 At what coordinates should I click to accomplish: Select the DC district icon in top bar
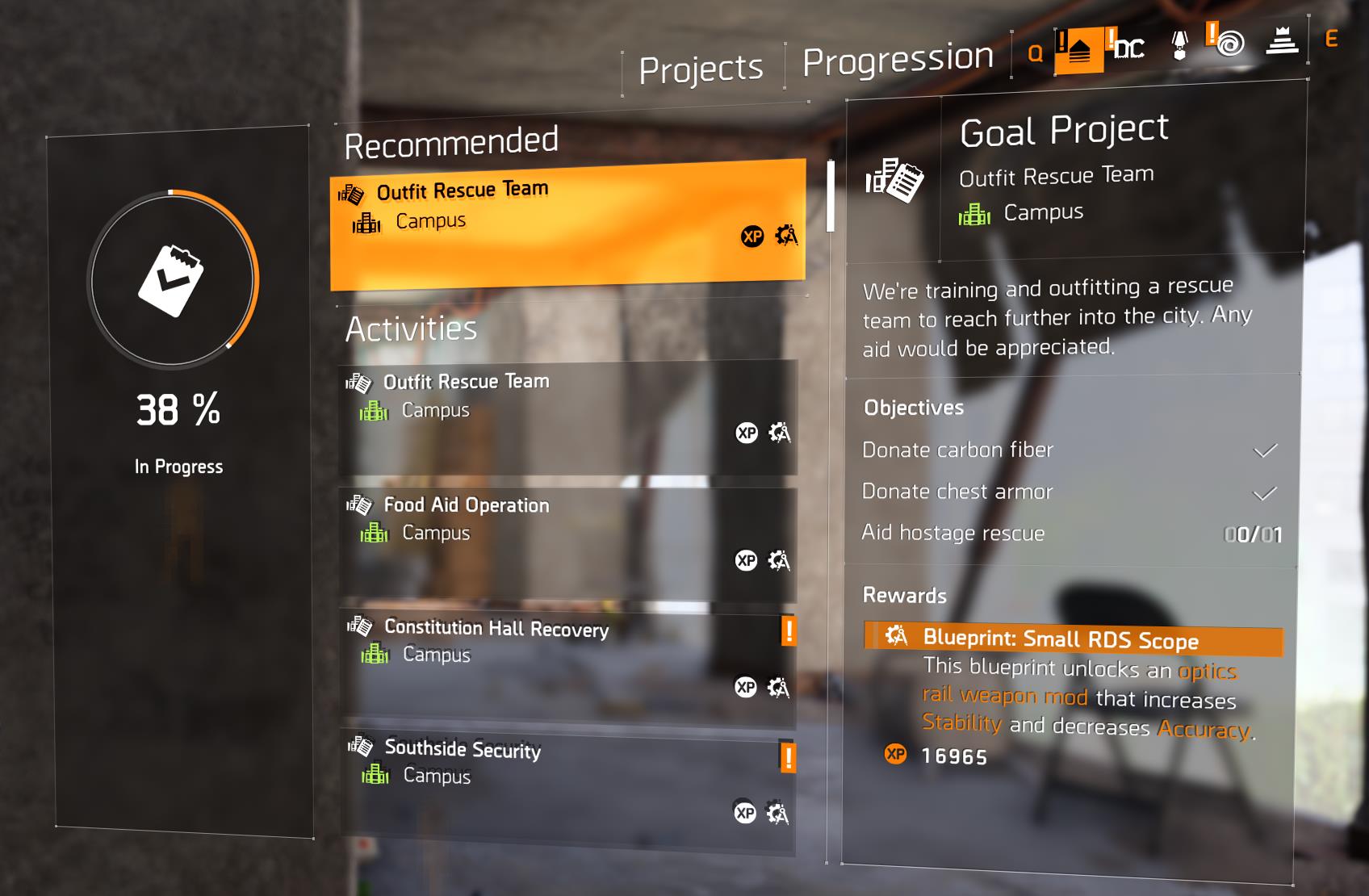click(1128, 48)
